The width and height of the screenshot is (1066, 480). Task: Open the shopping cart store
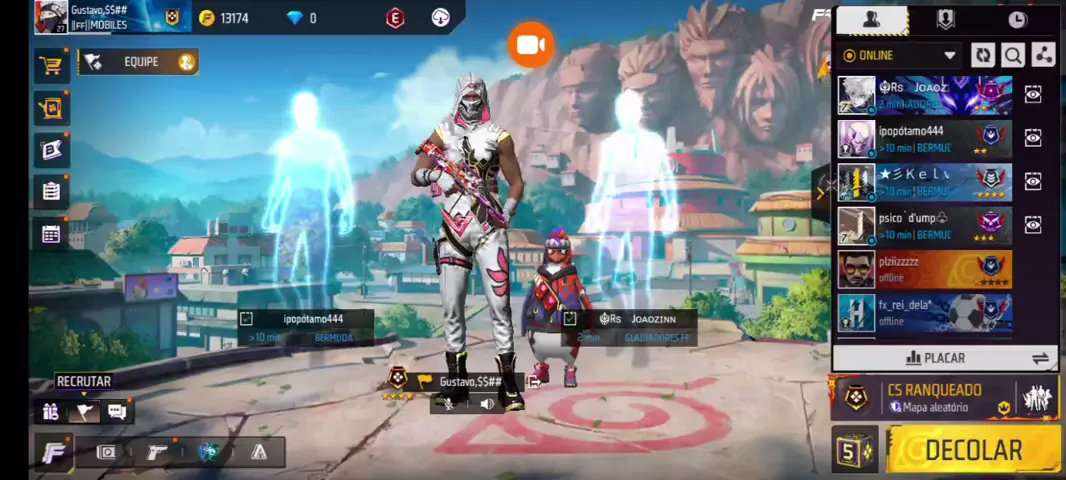click(x=50, y=66)
